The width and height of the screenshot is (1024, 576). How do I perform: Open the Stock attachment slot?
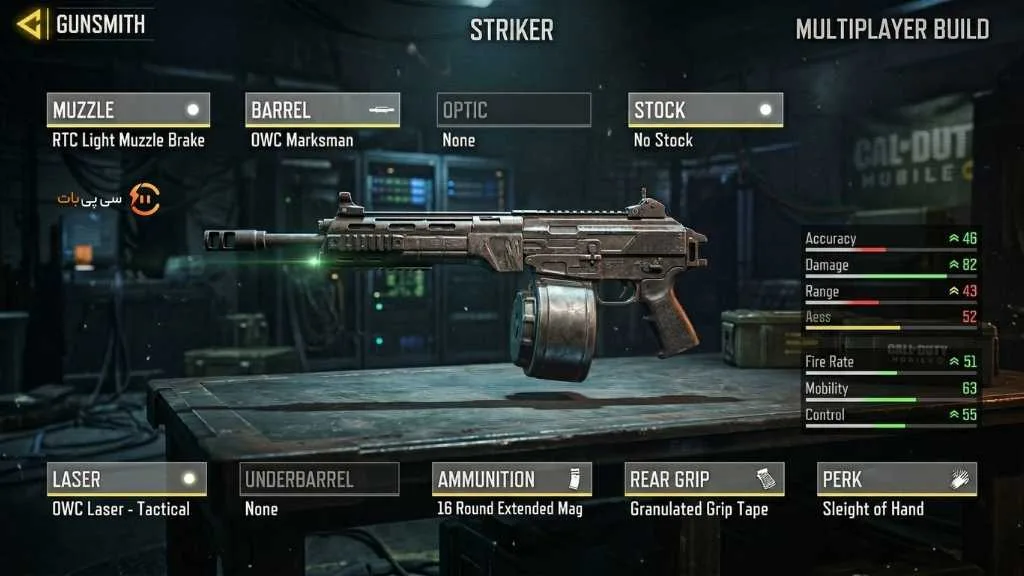point(705,110)
